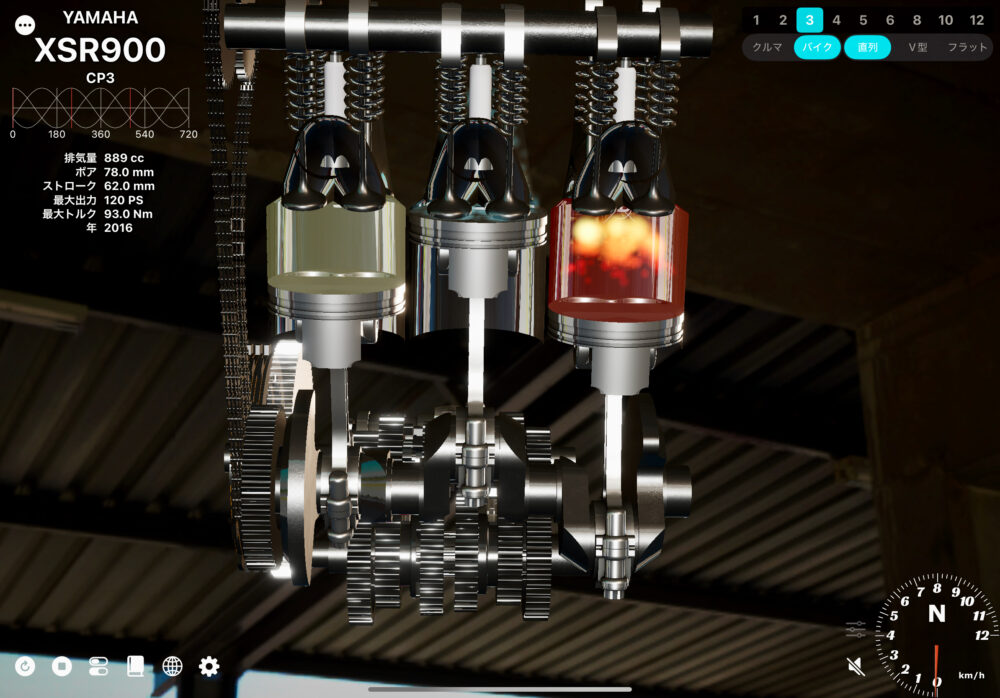Click the circular arrow reset icon
The width and height of the screenshot is (1000, 698).
[25, 666]
